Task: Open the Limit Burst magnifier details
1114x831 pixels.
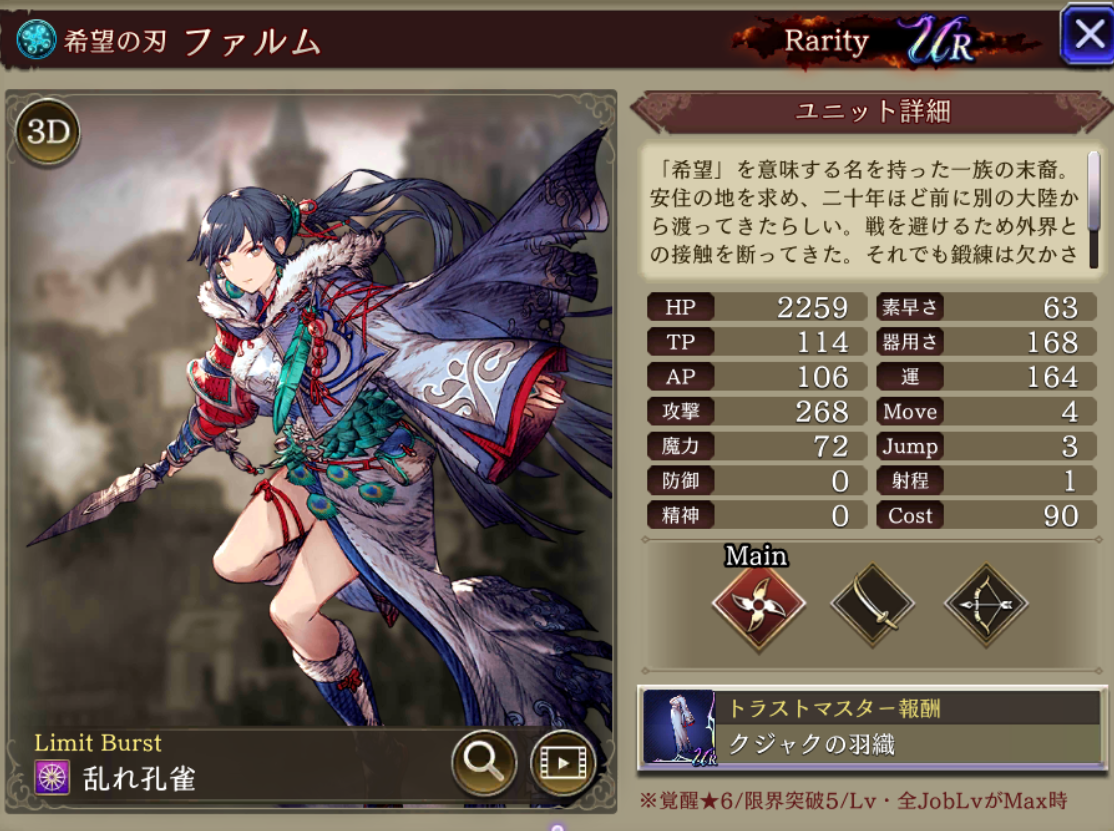Action: (484, 763)
